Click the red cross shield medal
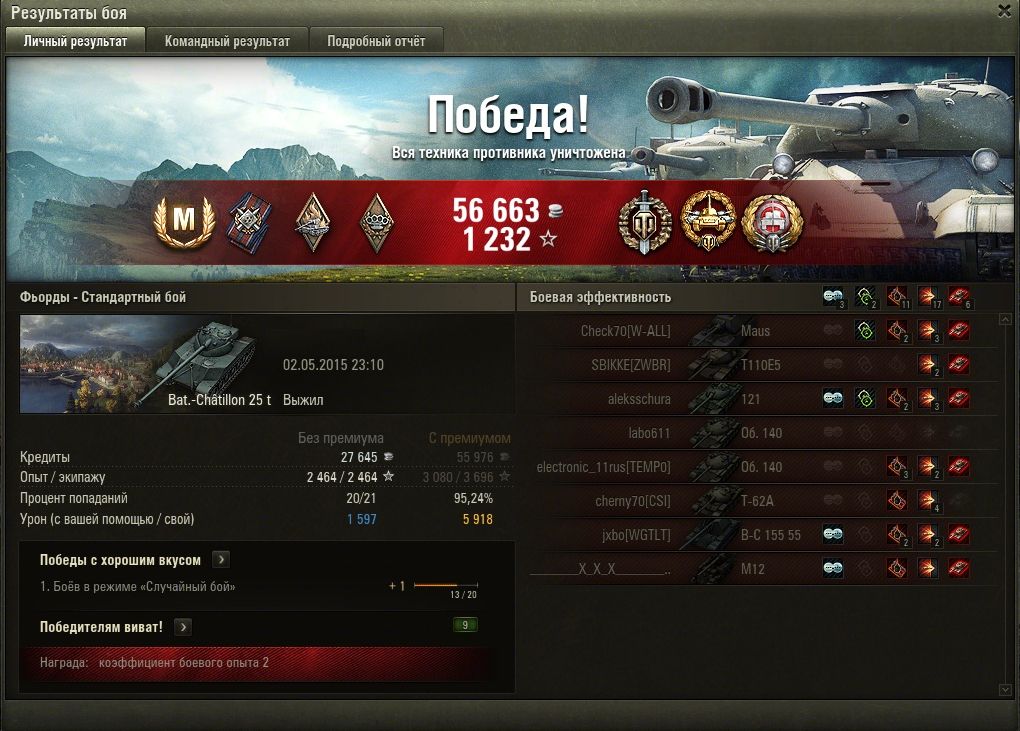Image resolution: width=1020 pixels, height=731 pixels. point(770,221)
